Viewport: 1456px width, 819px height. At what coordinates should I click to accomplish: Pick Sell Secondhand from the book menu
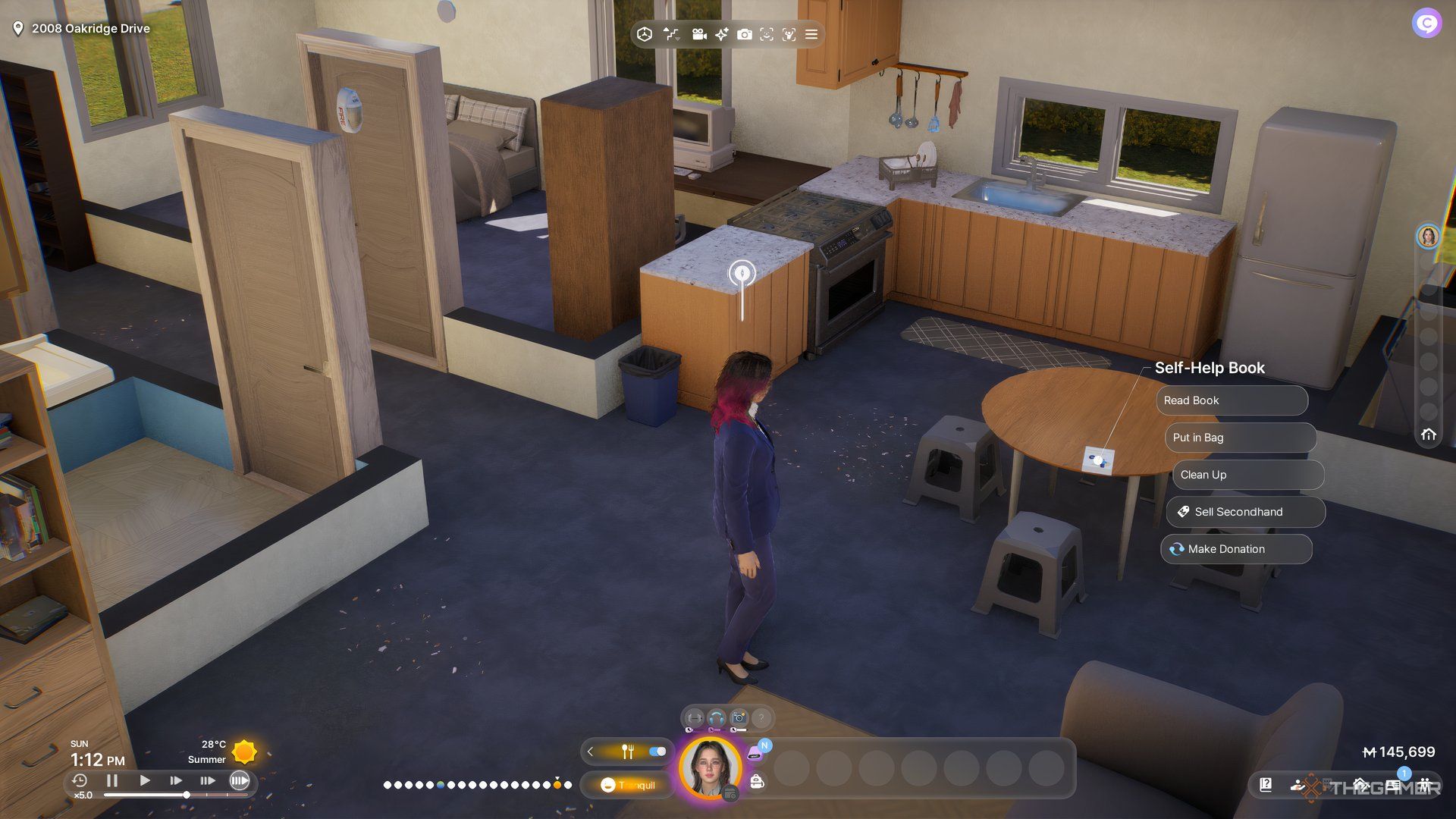coord(1245,512)
